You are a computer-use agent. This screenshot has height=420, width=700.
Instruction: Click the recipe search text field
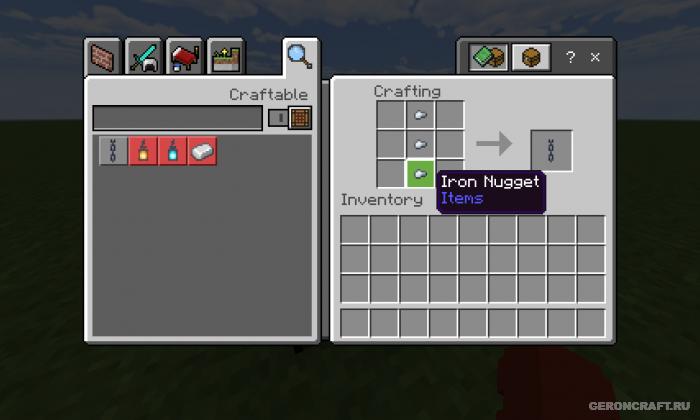pos(178,118)
